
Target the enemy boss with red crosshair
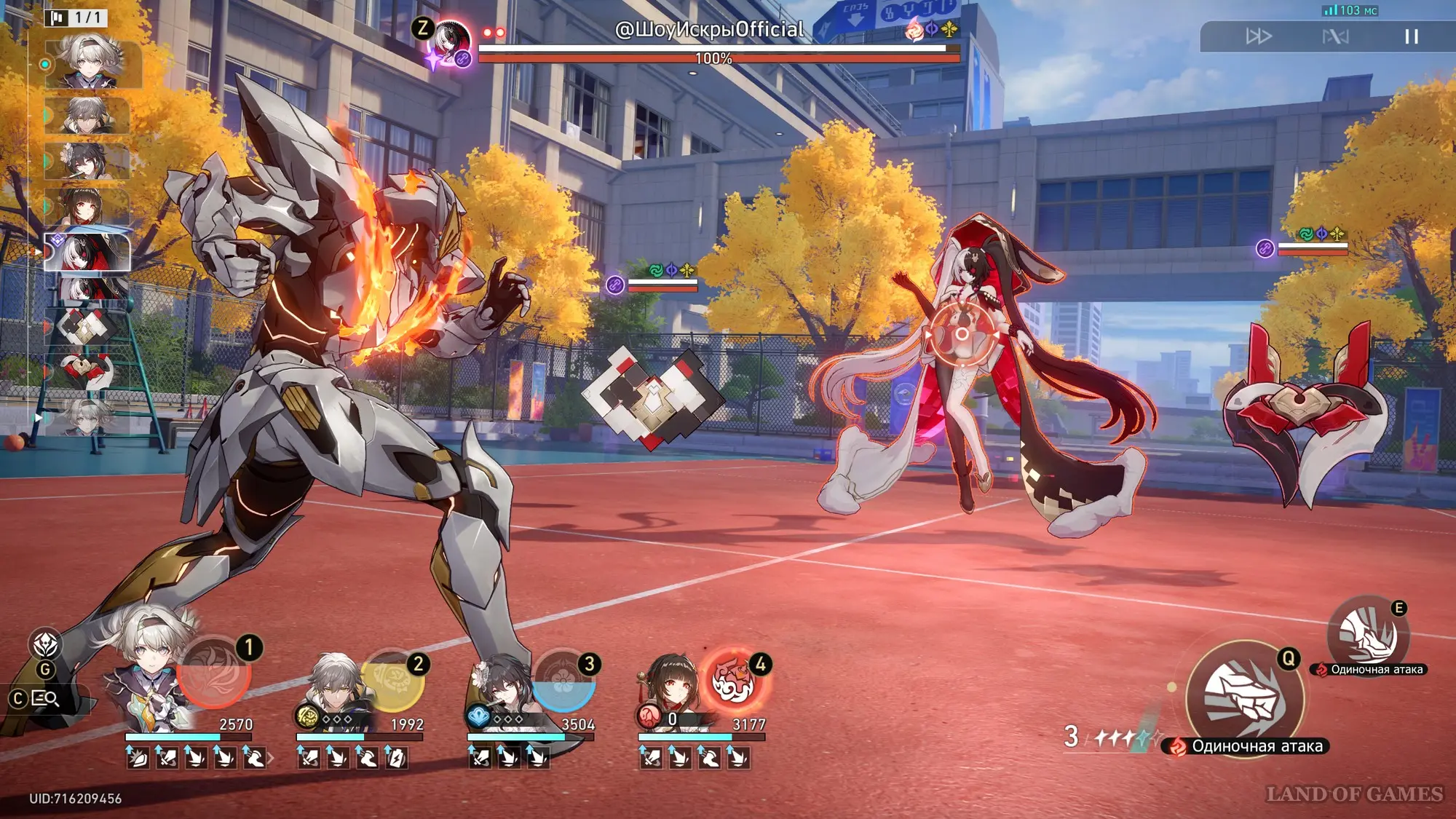pyautogui.click(x=962, y=334)
